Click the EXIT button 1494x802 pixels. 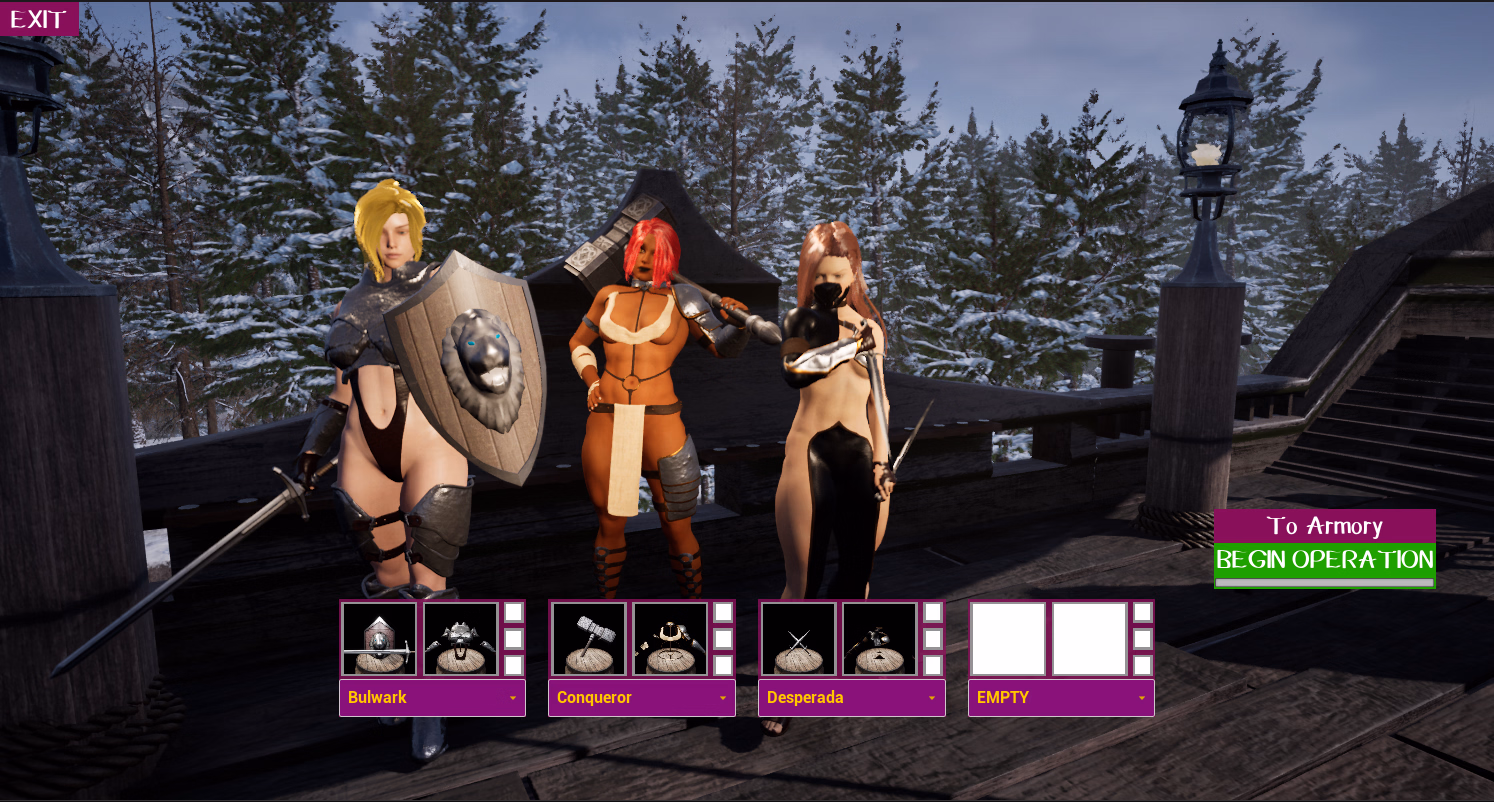[39, 19]
